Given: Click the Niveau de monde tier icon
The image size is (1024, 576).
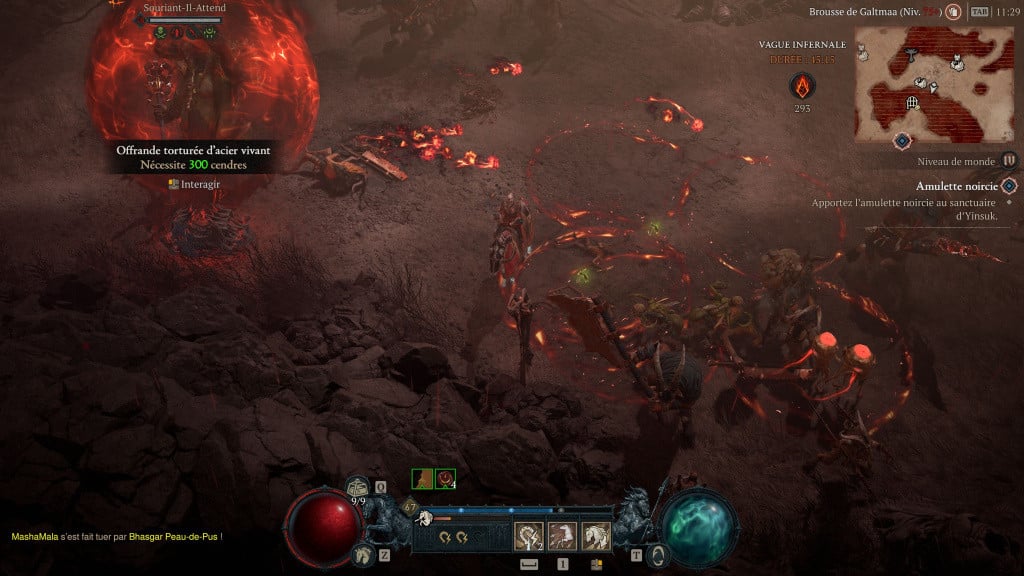Looking at the screenshot, I should pos(1009,160).
